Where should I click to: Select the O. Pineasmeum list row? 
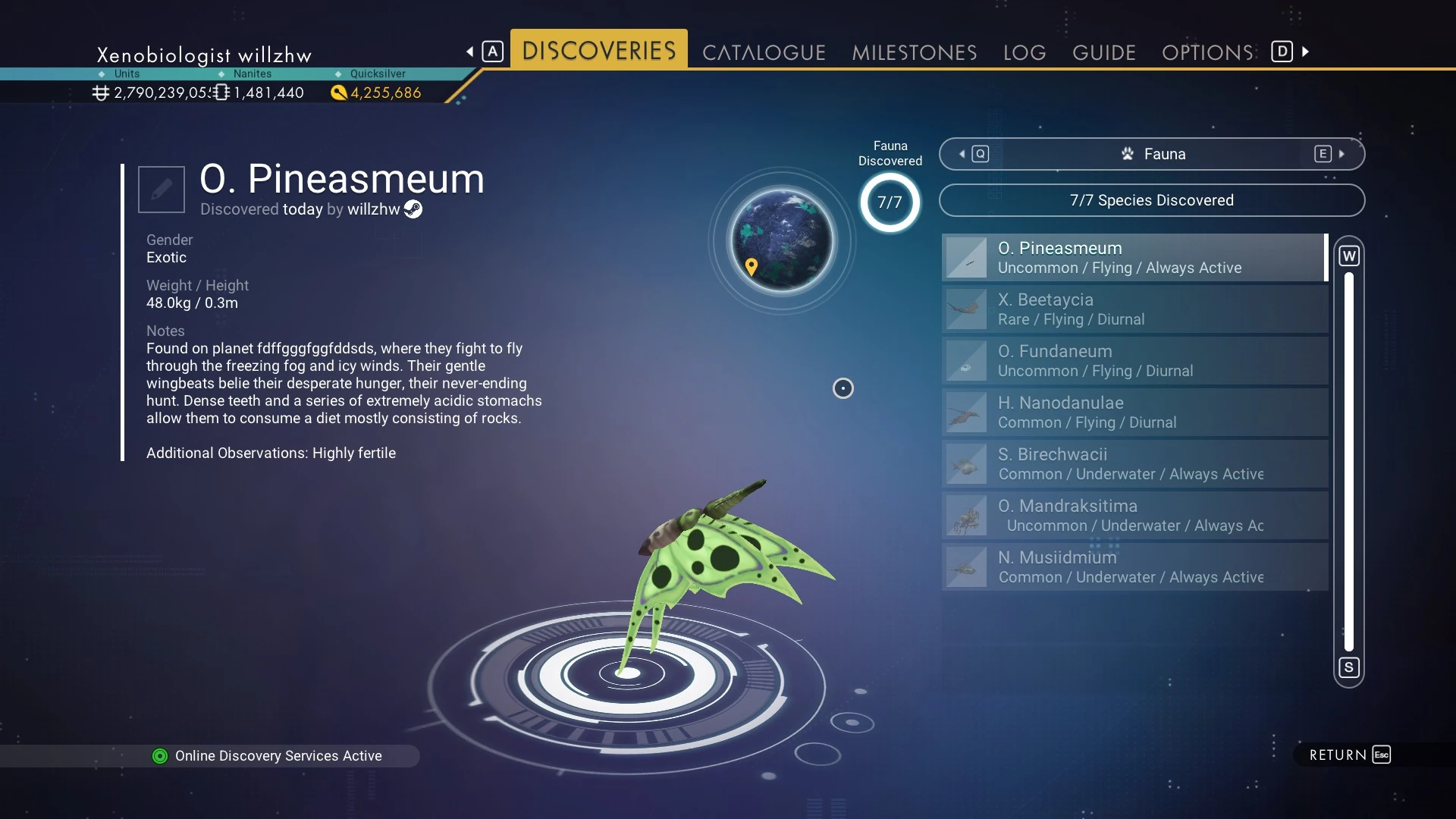tap(1134, 258)
